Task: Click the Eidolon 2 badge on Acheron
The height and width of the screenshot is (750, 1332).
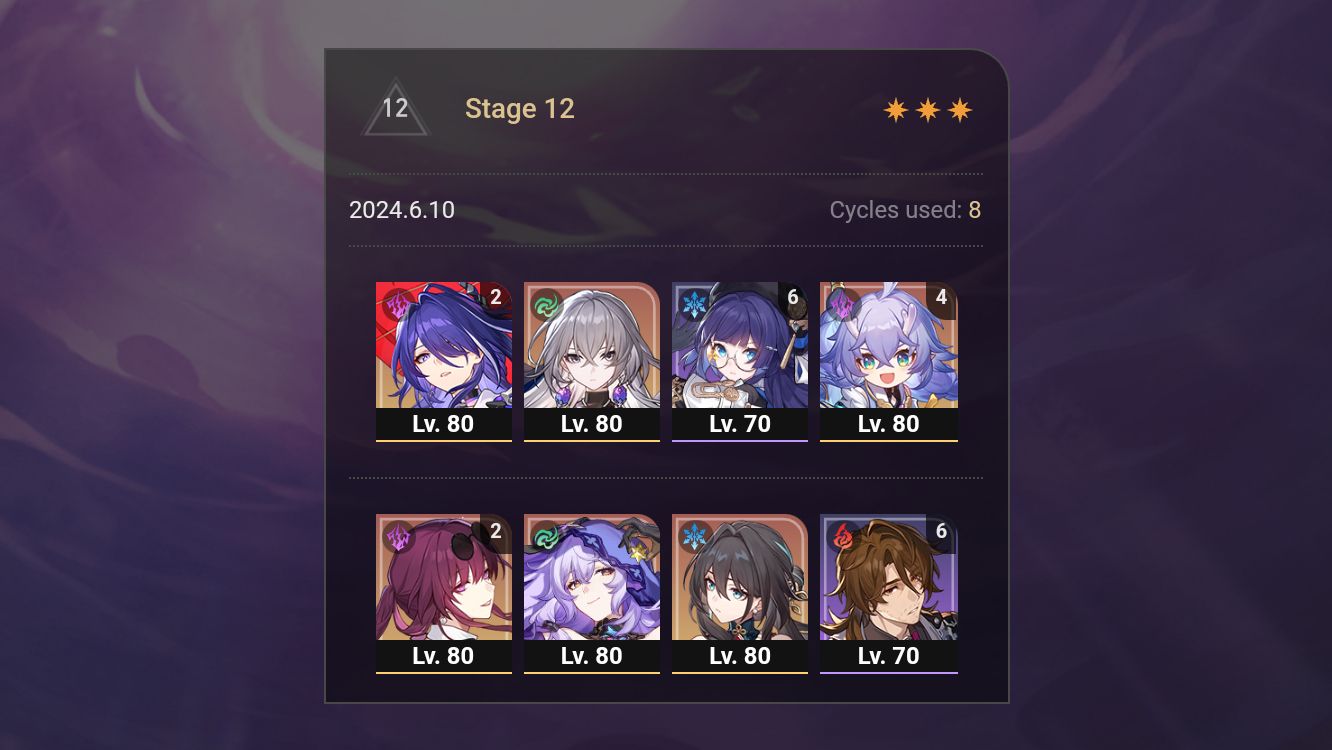Action: click(x=494, y=296)
